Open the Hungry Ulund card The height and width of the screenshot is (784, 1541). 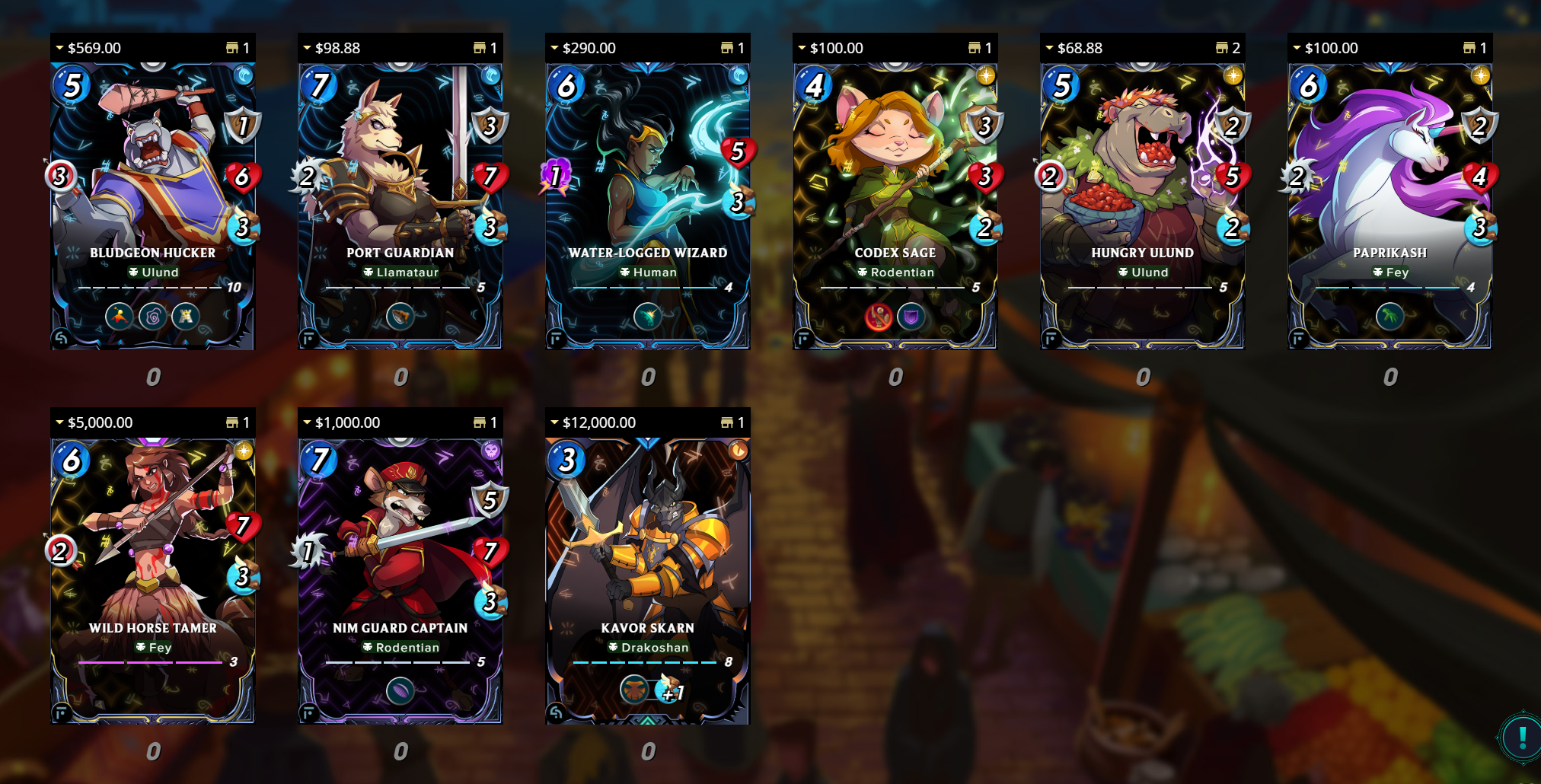click(x=1142, y=206)
